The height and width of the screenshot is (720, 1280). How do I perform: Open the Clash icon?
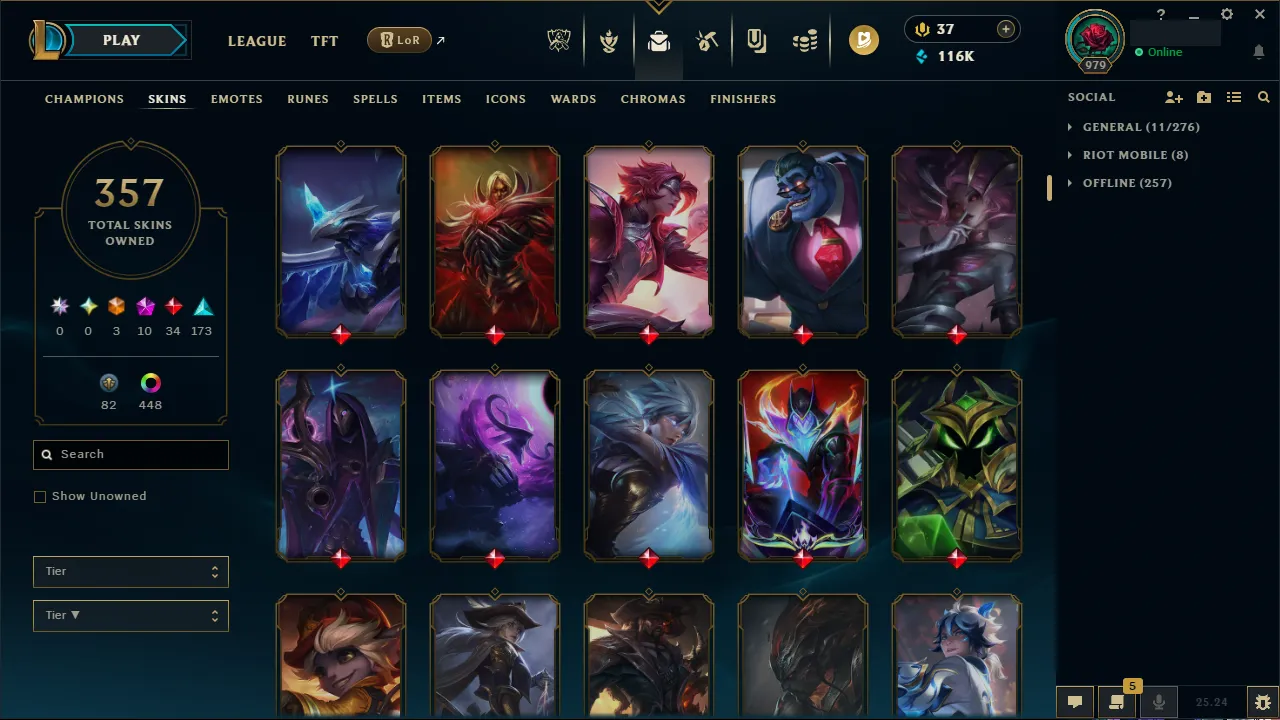coord(608,41)
